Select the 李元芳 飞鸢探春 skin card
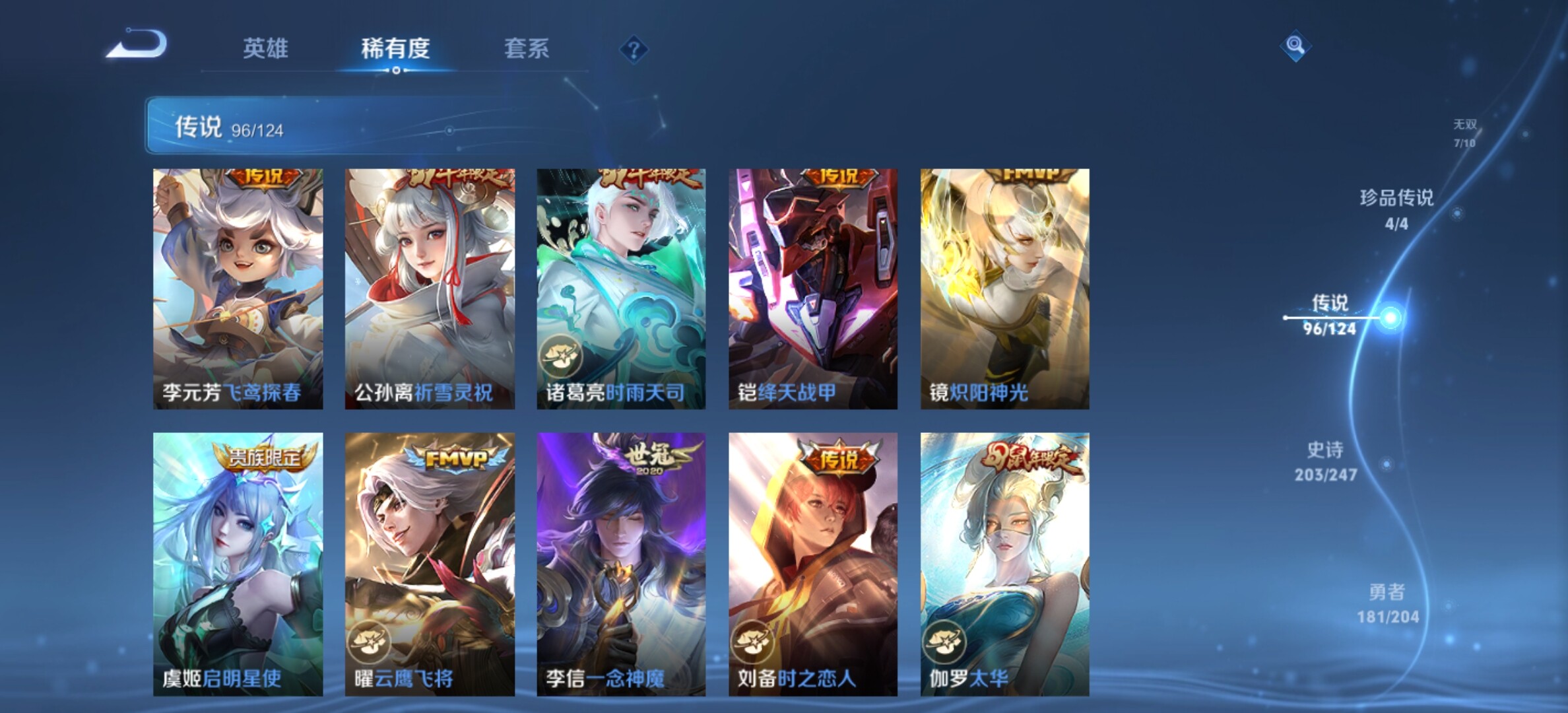1568x713 pixels. (238, 289)
